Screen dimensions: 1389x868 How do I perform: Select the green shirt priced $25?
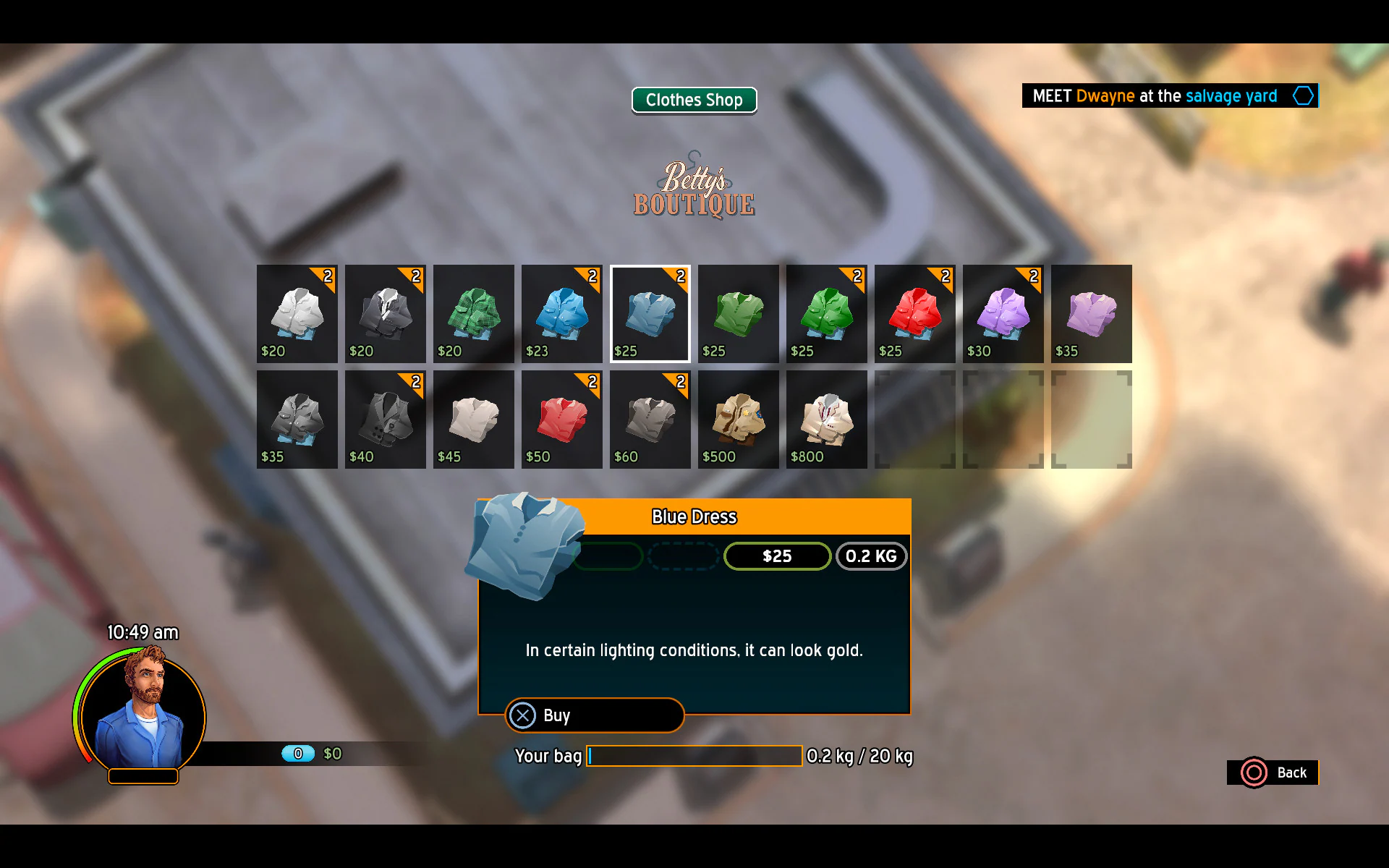pos(738,313)
